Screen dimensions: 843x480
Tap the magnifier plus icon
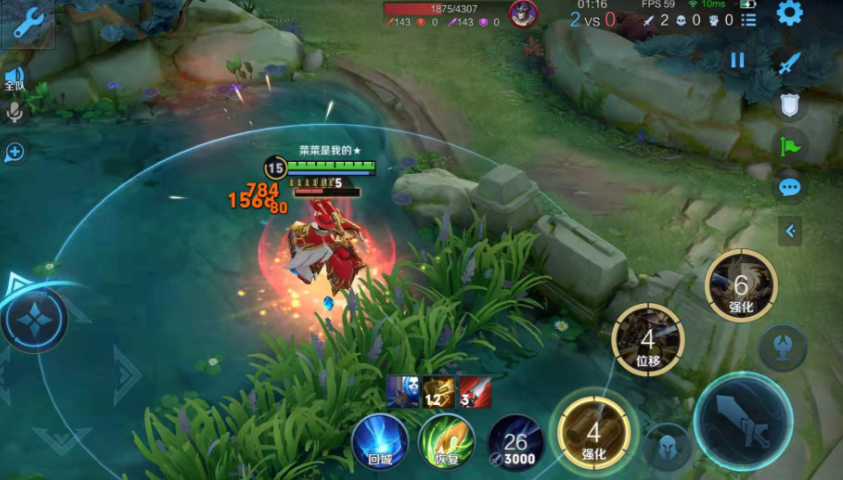[14, 152]
